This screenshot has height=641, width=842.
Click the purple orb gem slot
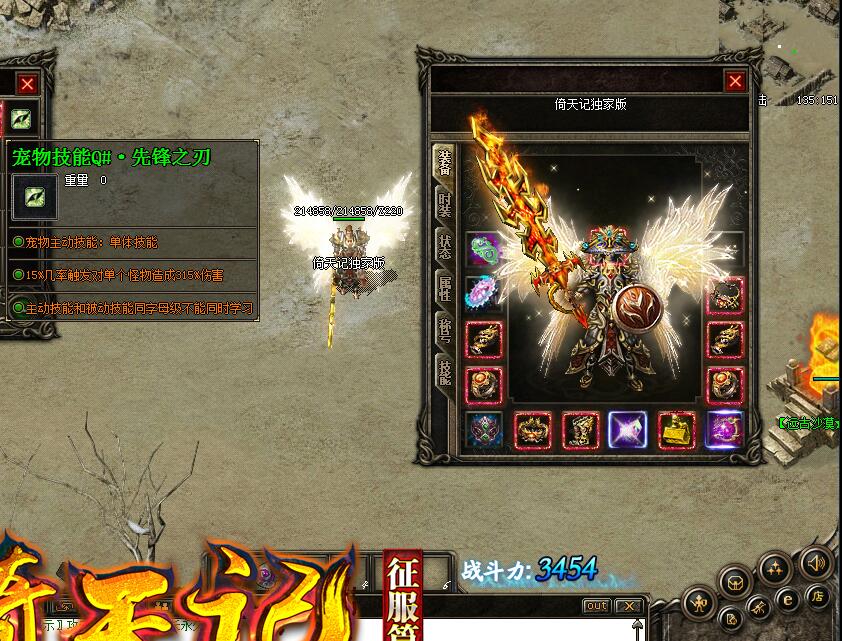pyautogui.click(x=725, y=431)
